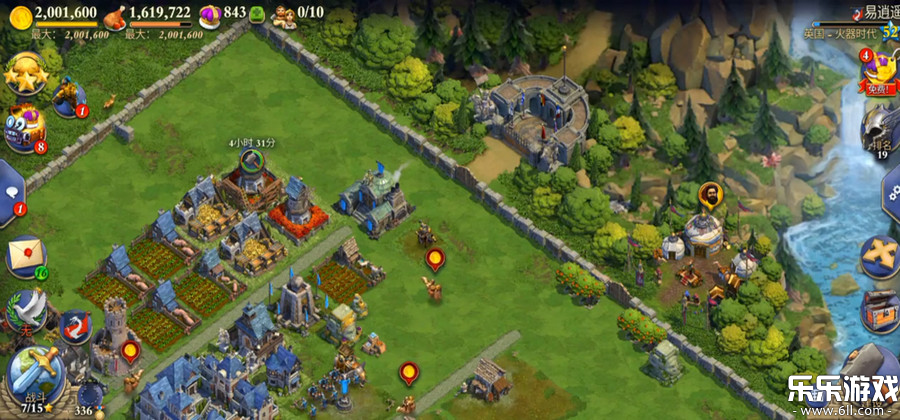Click the red and white koi fish icon
The height and width of the screenshot is (420, 900).
click(75, 325)
